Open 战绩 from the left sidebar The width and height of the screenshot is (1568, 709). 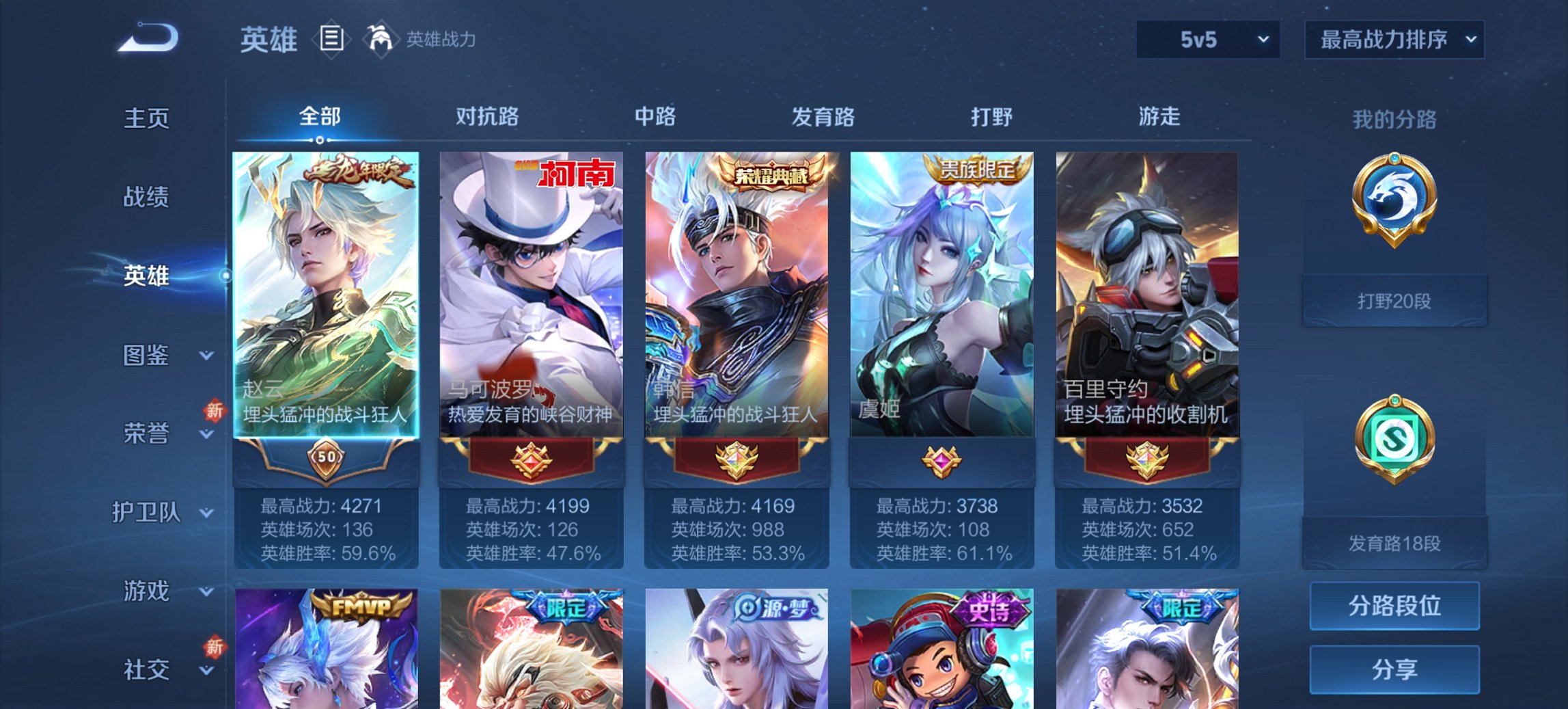pos(146,198)
